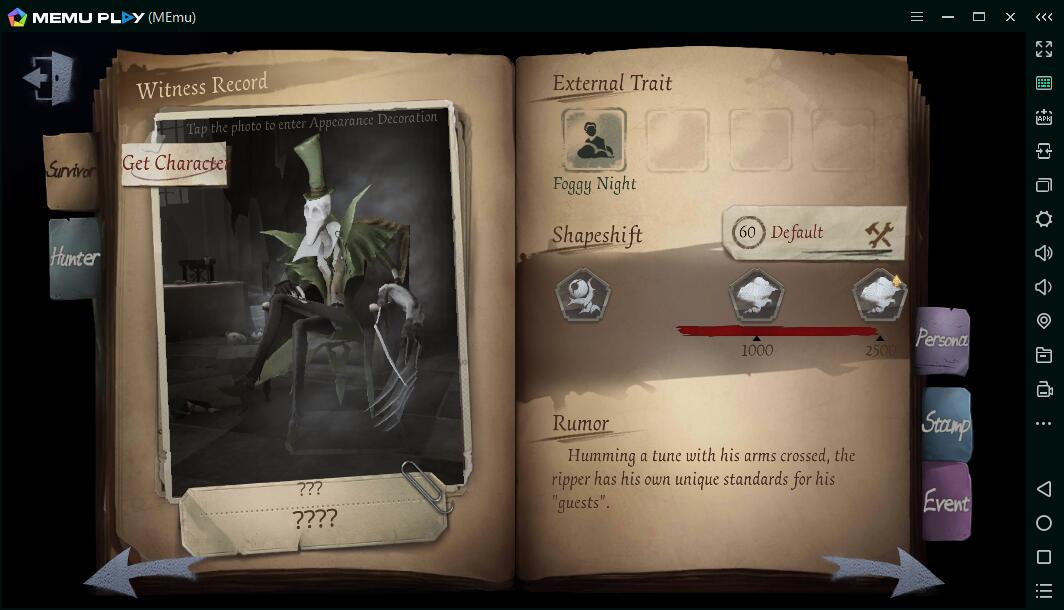Open the Event bookmark tab
This screenshot has width=1064, height=610.
click(945, 502)
